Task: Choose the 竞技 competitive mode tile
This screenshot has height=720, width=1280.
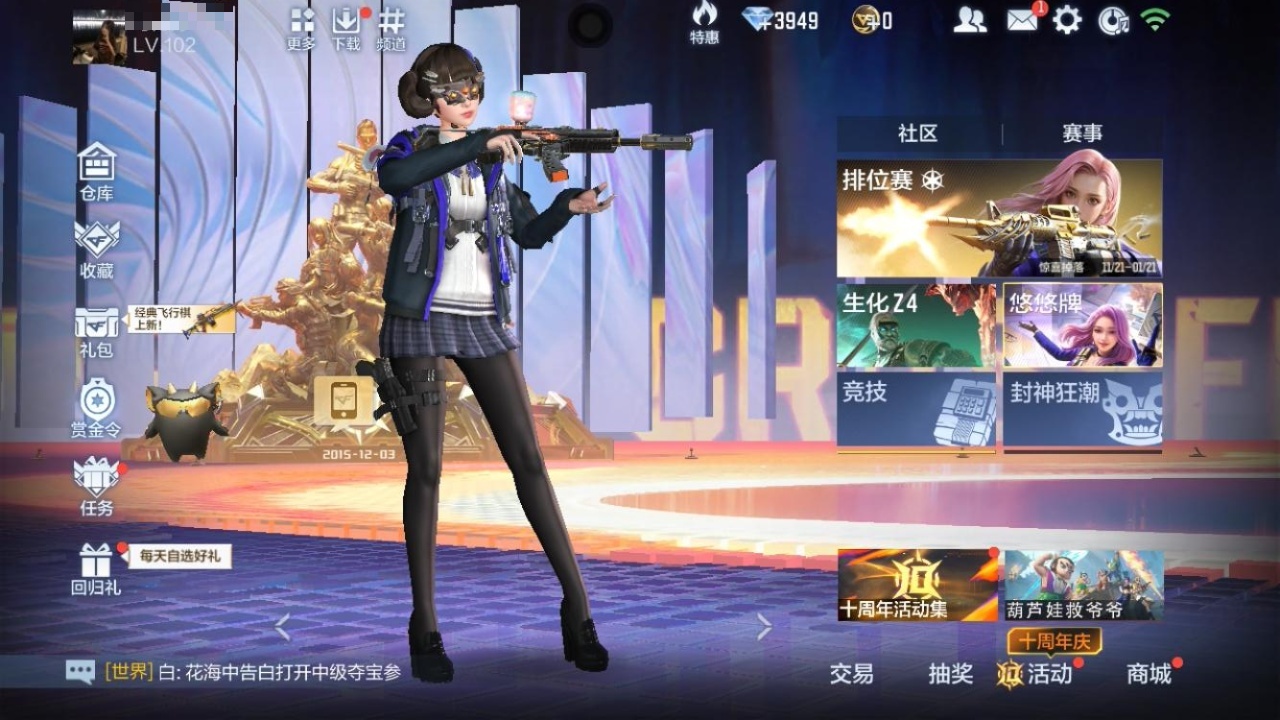Action: click(916, 409)
